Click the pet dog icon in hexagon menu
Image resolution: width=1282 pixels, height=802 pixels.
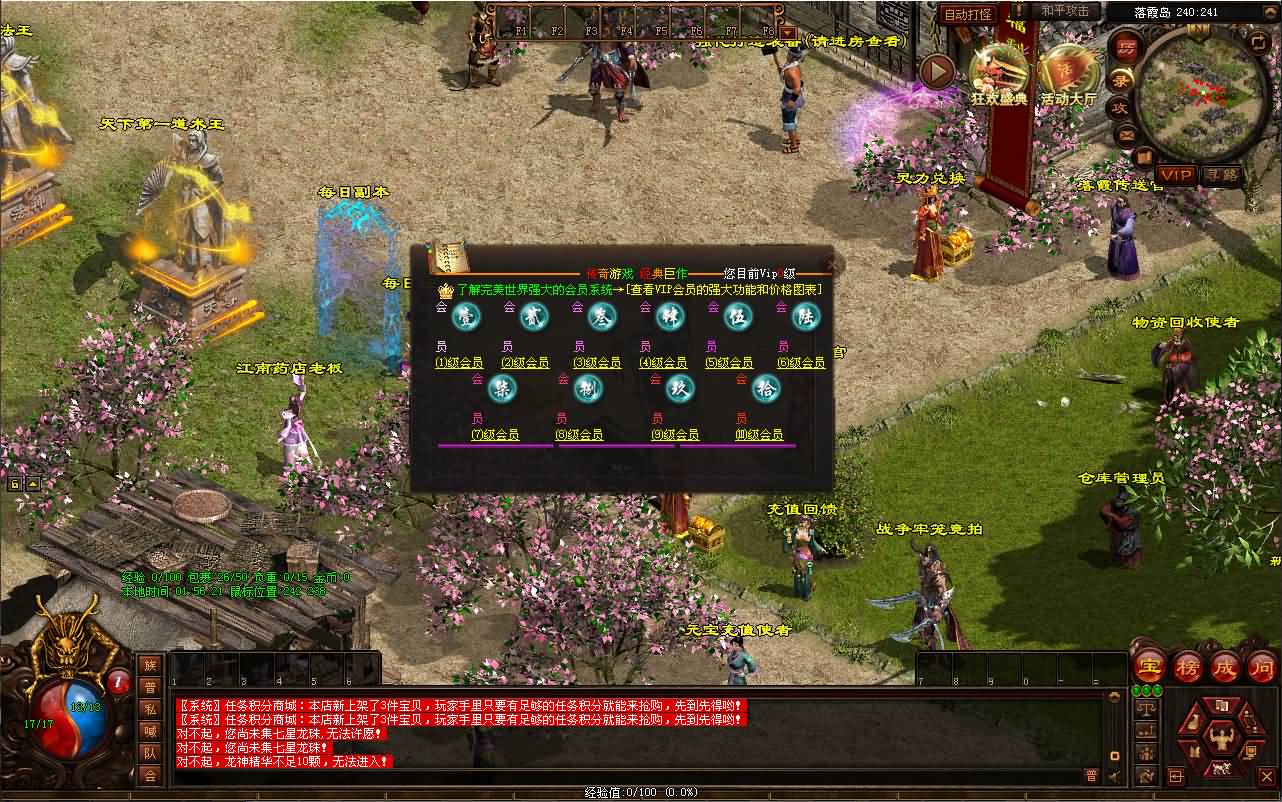[x=1223, y=767]
